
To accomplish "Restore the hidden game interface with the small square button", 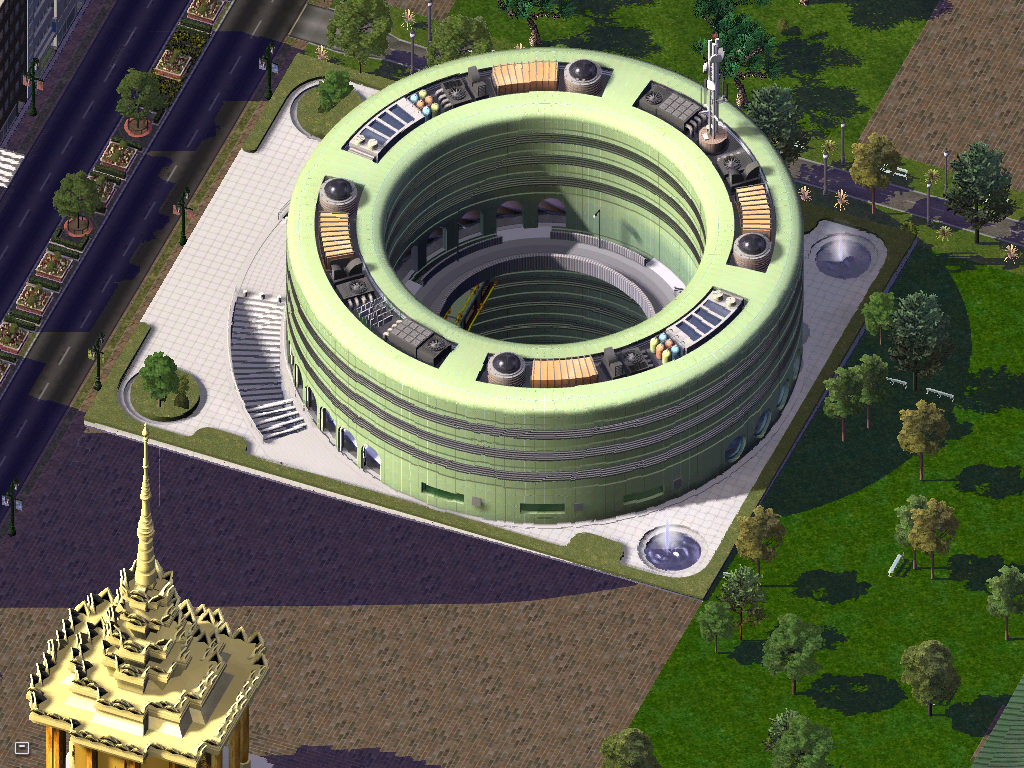I will (x=22, y=747).
